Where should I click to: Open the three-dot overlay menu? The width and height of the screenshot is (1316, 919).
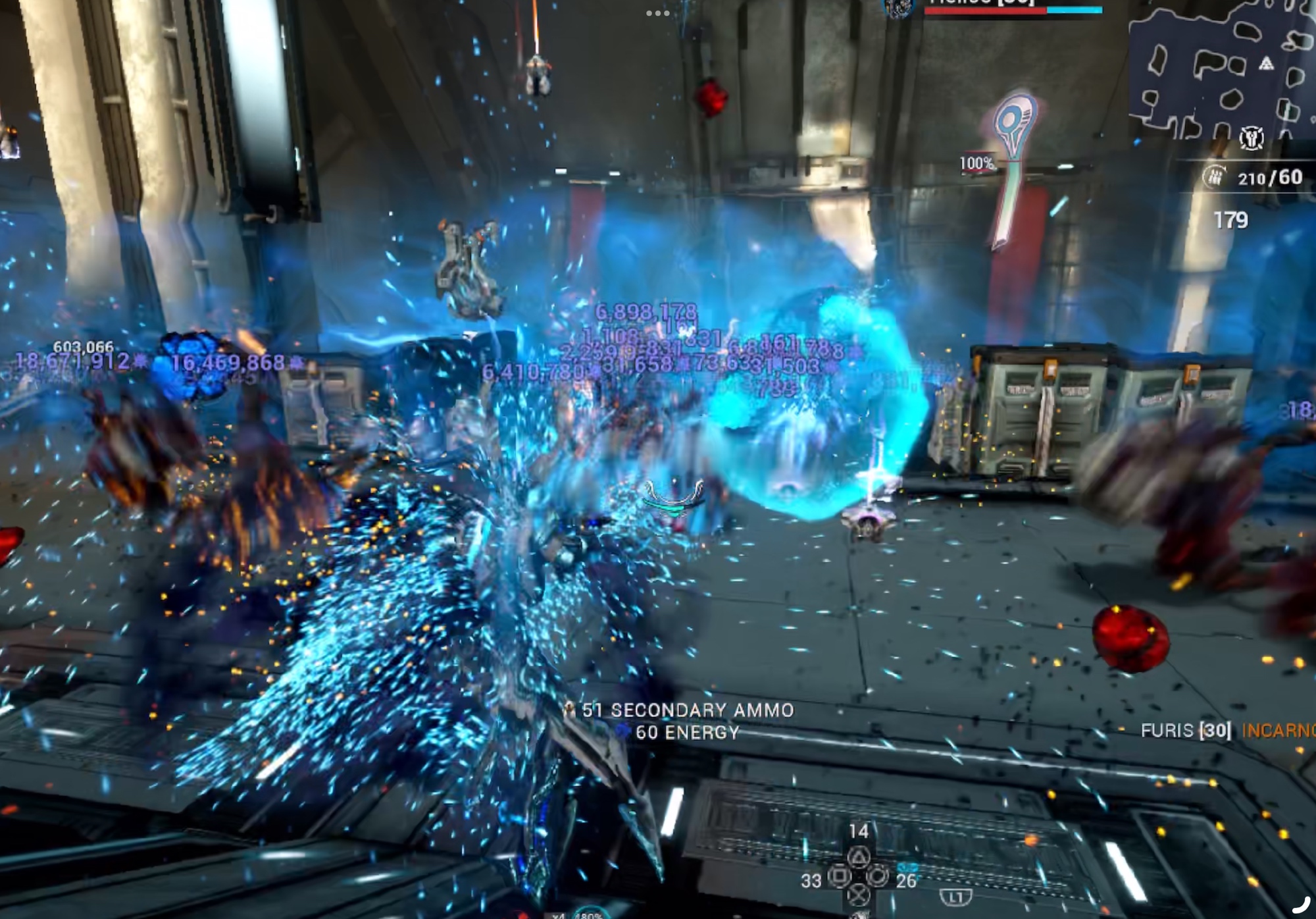coord(657,13)
